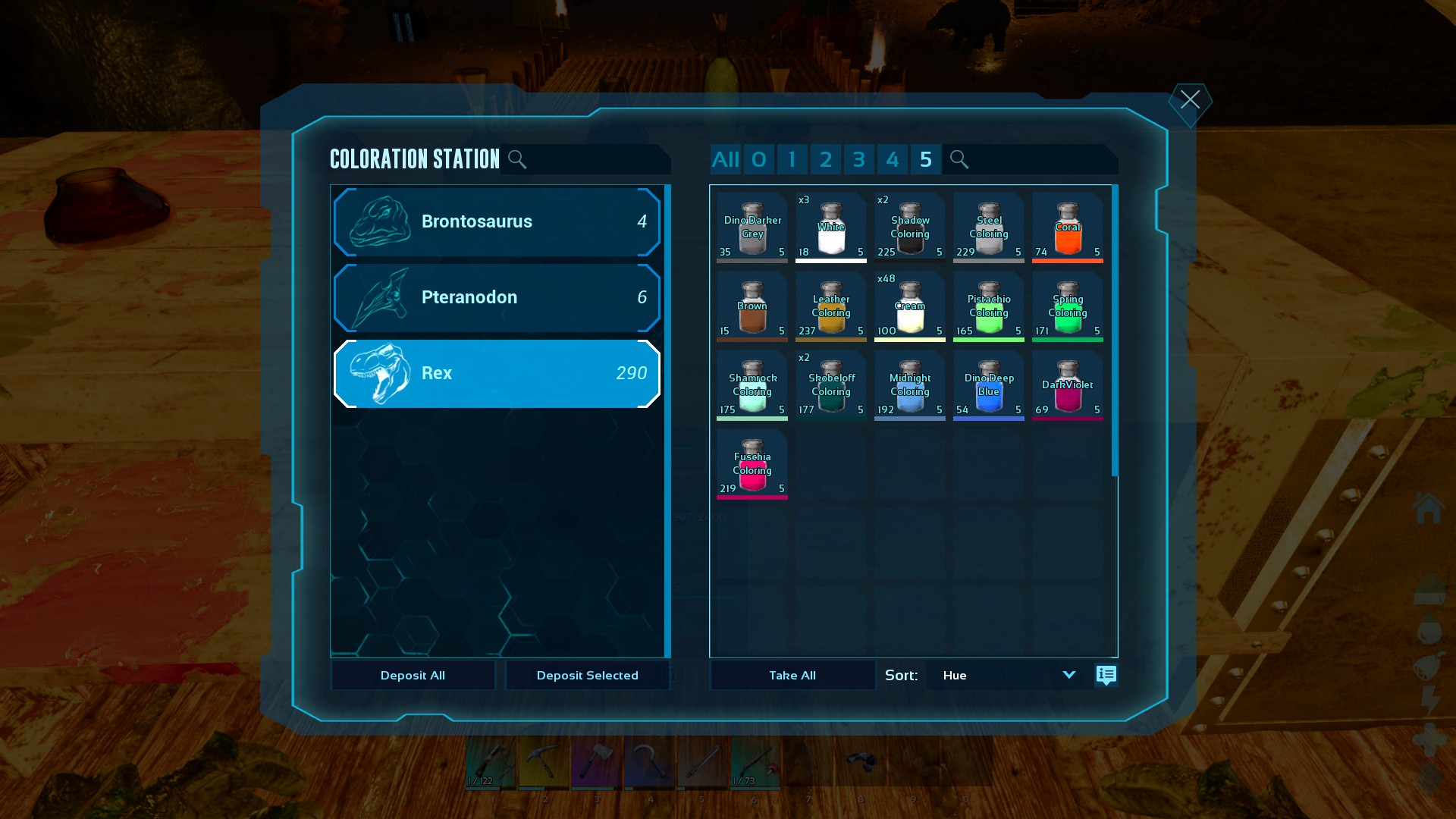The height and width of the screenshot is (819, 1456).
Task: Toggle slot filter 5
Action: tap(925, 159)
